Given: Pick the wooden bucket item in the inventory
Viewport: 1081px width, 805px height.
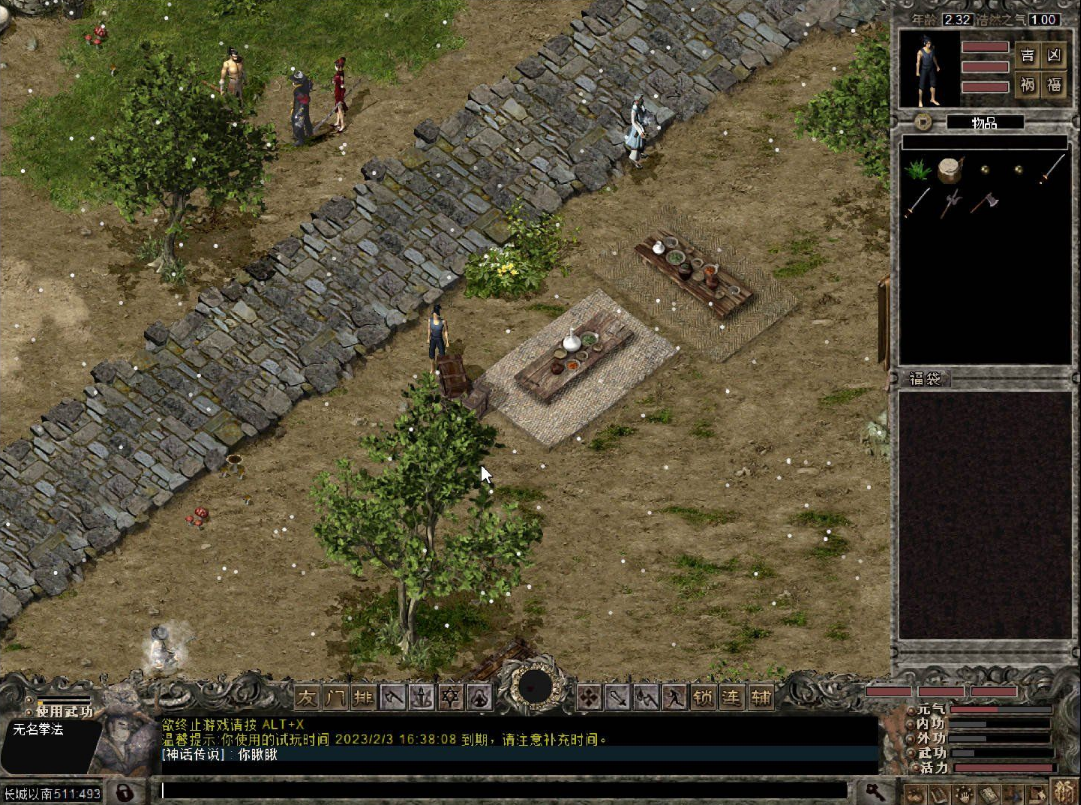Looking at the screenshot, I should (950, 169).
